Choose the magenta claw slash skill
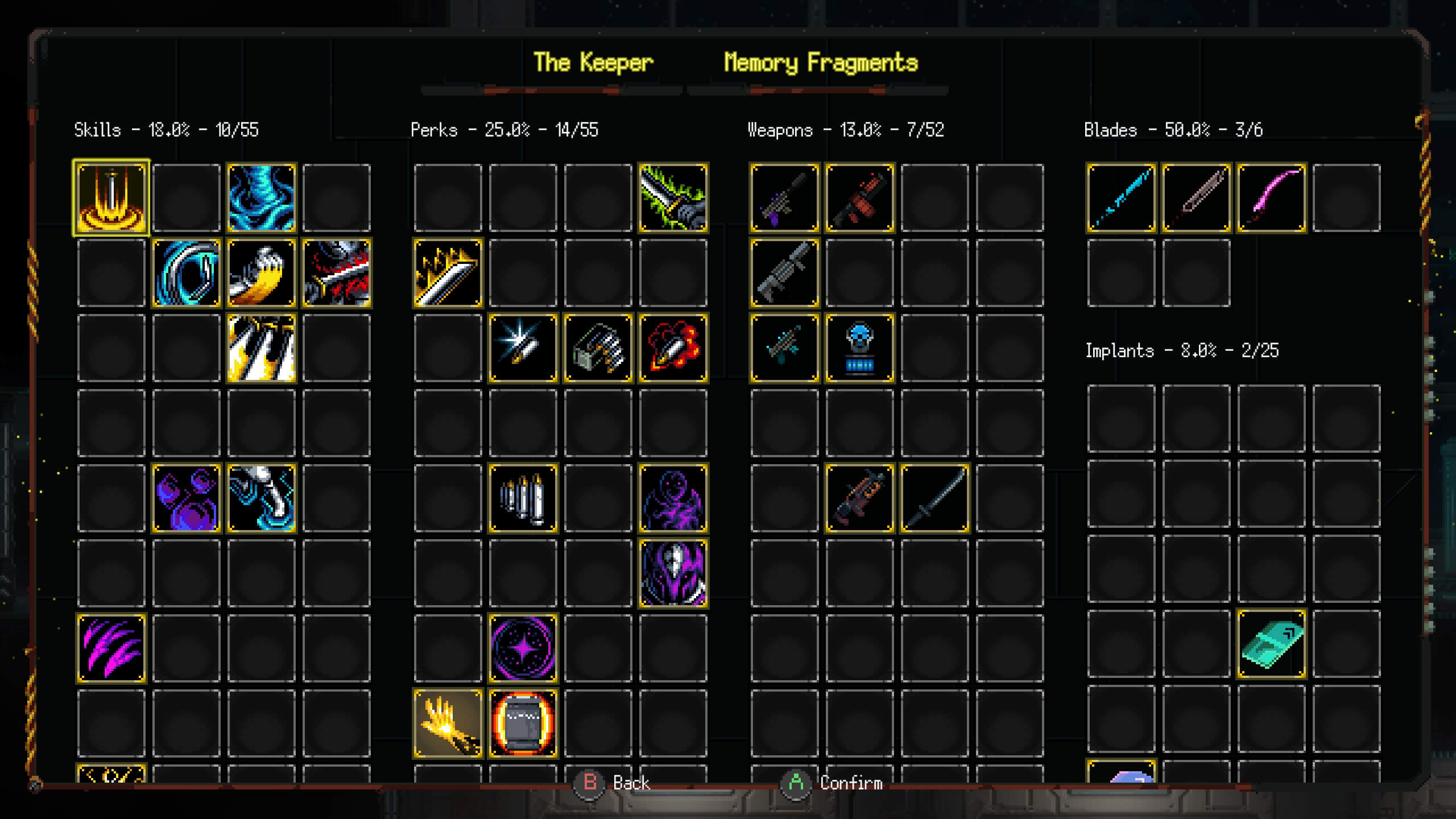 tap(111, 648)
